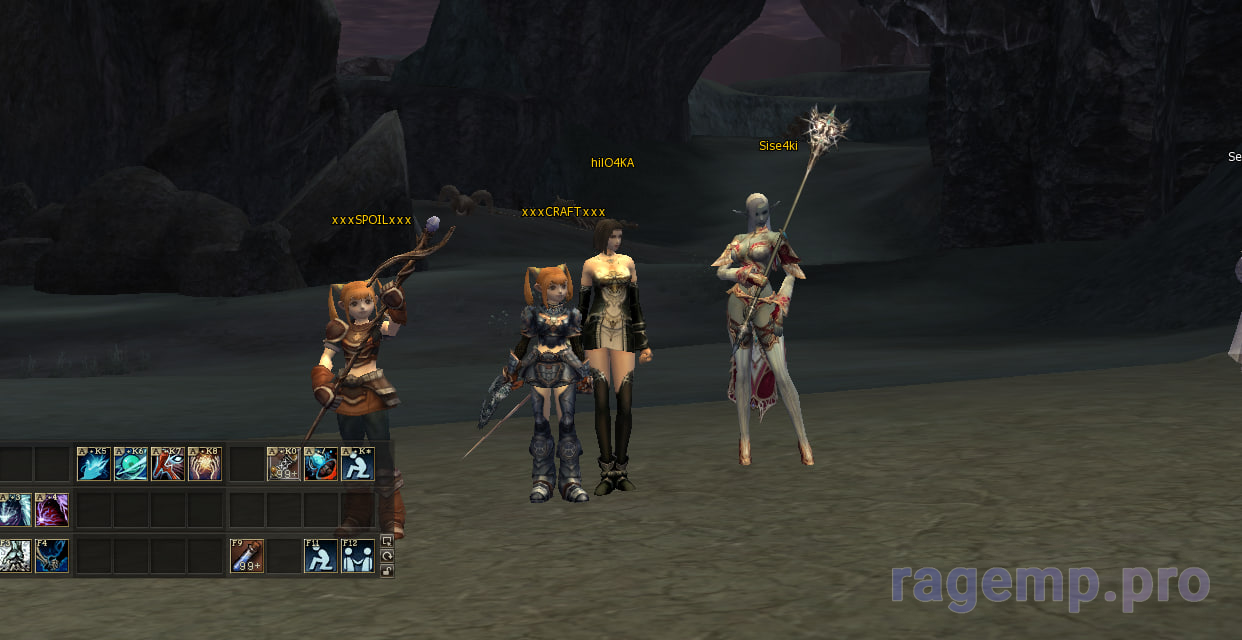The image size is (1242, 640).
Task: Click the hotbar rotate arrow button
Action: 388,556
